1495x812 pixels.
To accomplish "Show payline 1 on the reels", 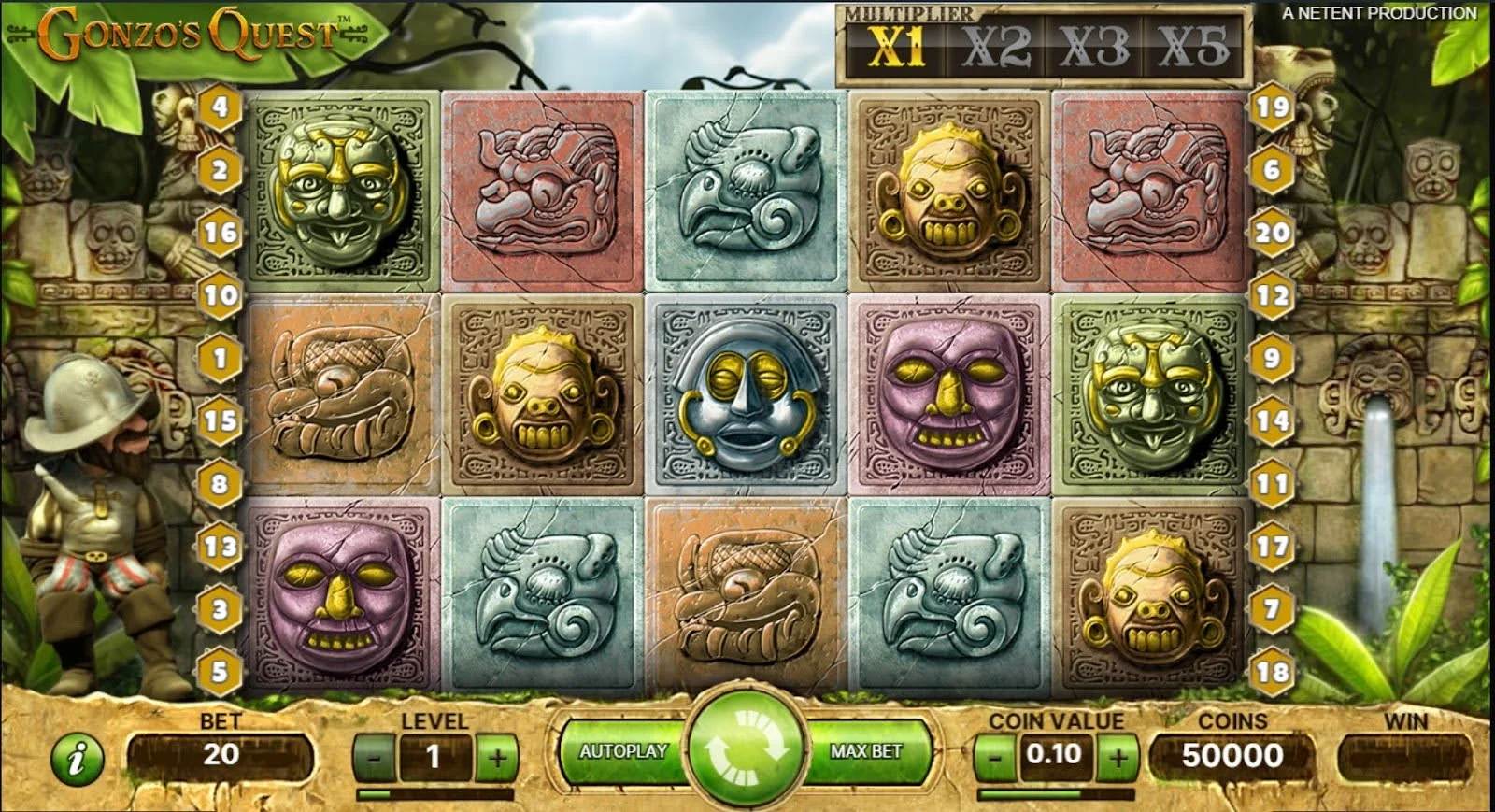I will [x=220, y=358].
